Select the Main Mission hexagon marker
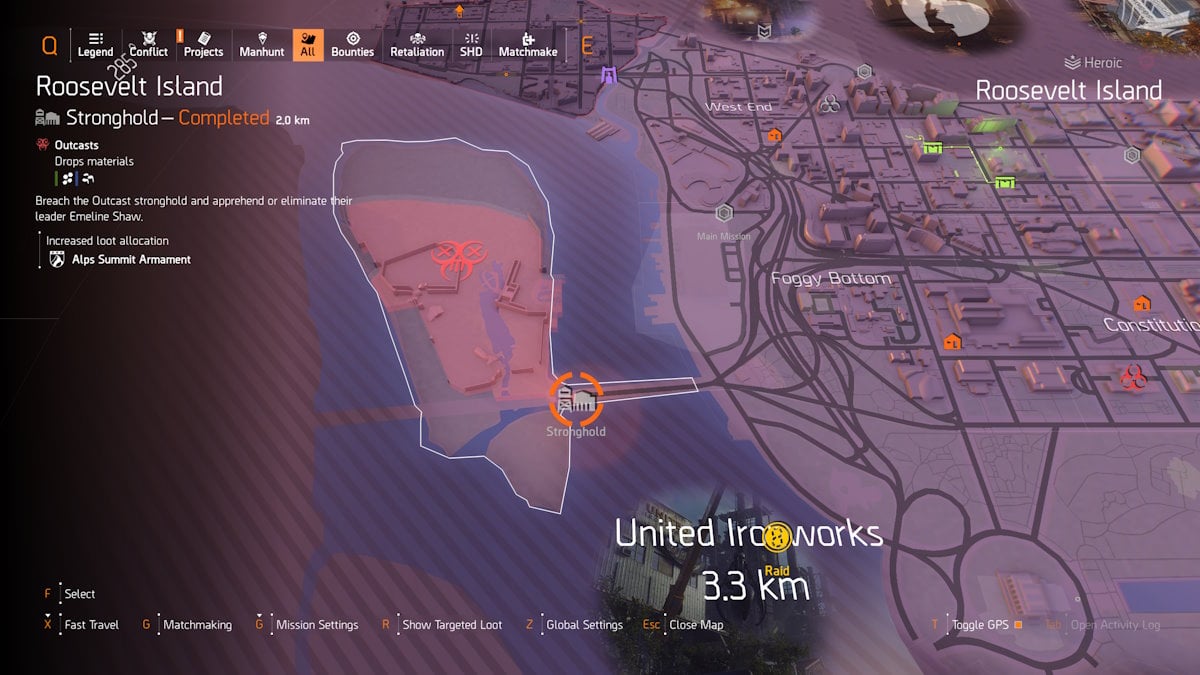This screenshot has height=675, width=1200. (x=724, y=213)
